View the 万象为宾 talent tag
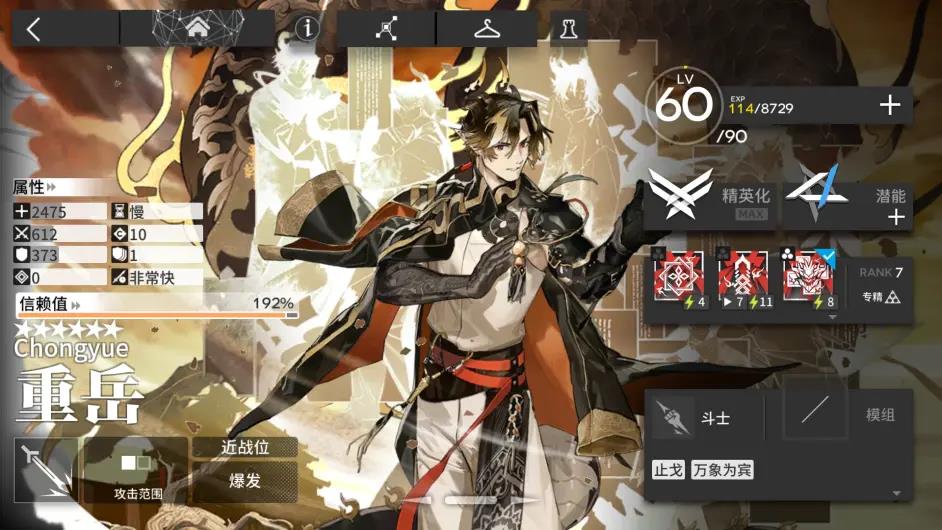Image resolution: width=942 pixels, height=530 pixels. click(x=722, y=469)
